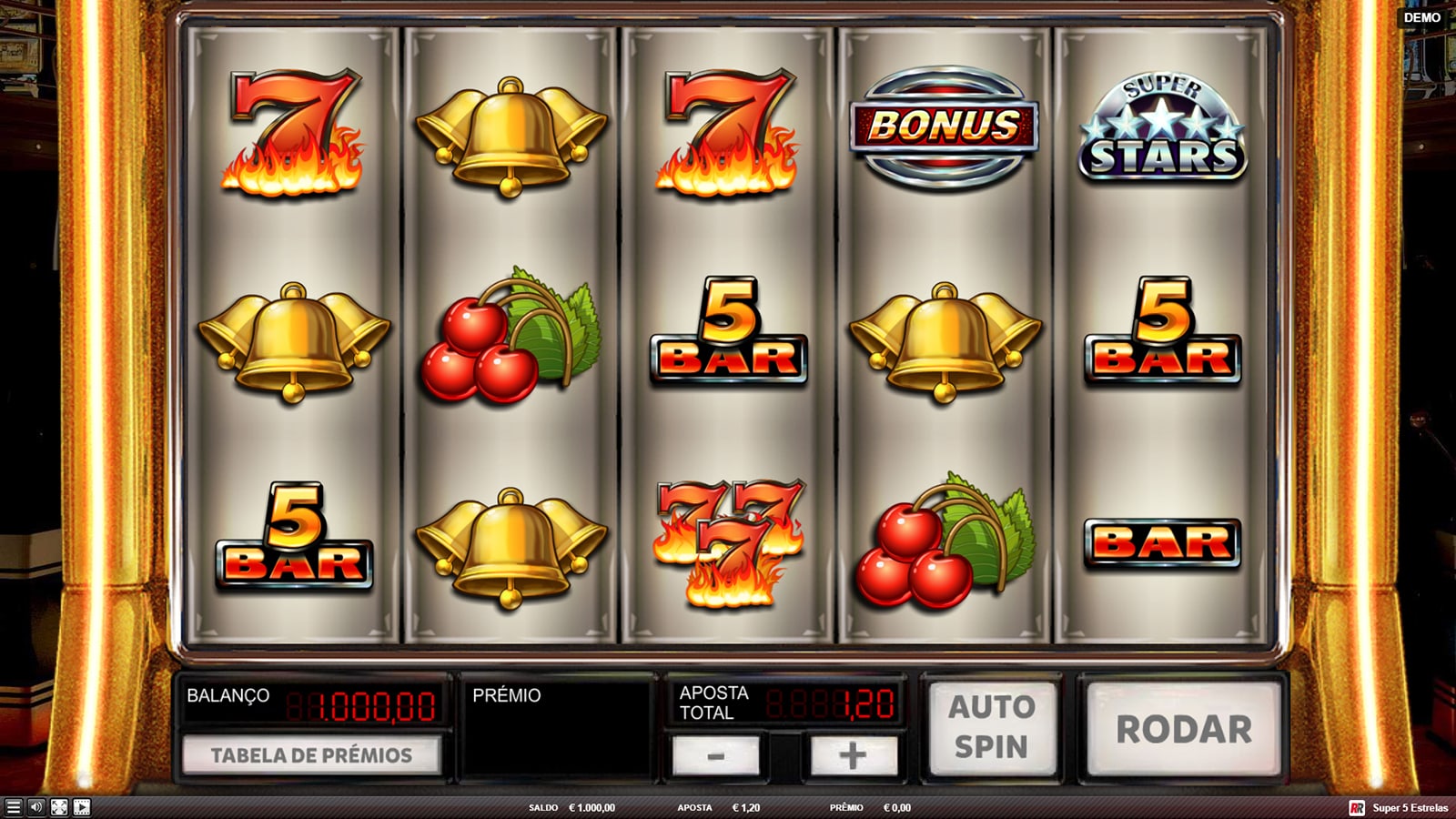Image resolution: width=1456 pixels, height=819 pixels.
Task: Switch to fullscreen with the arrows icon
Action: (59, 807)
